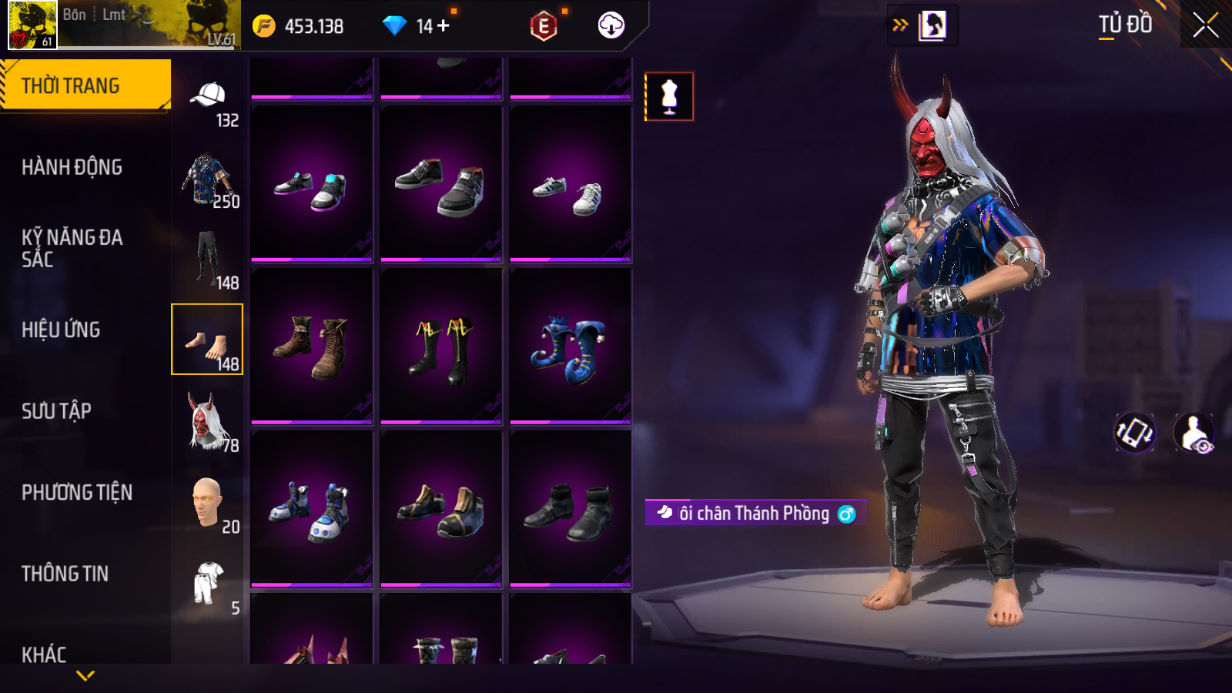Open the white outfit set subcategory

(207, 583)
